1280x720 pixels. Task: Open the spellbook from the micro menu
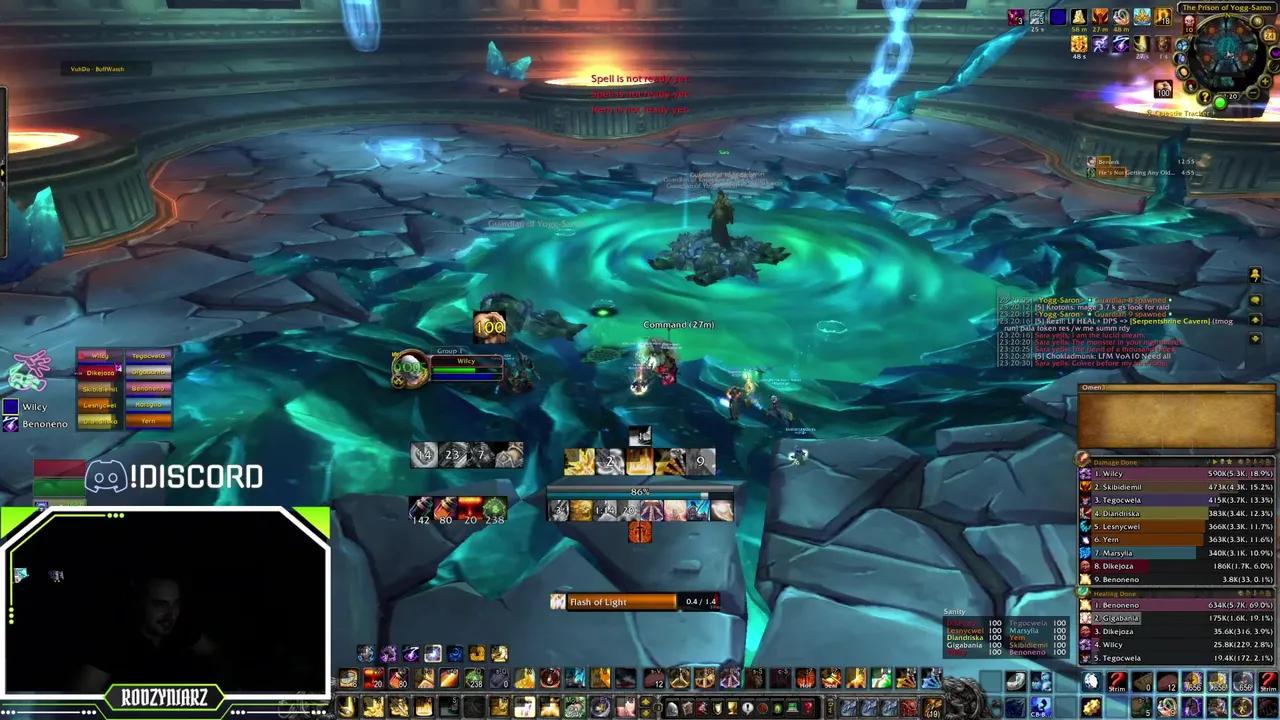(686, 708)
